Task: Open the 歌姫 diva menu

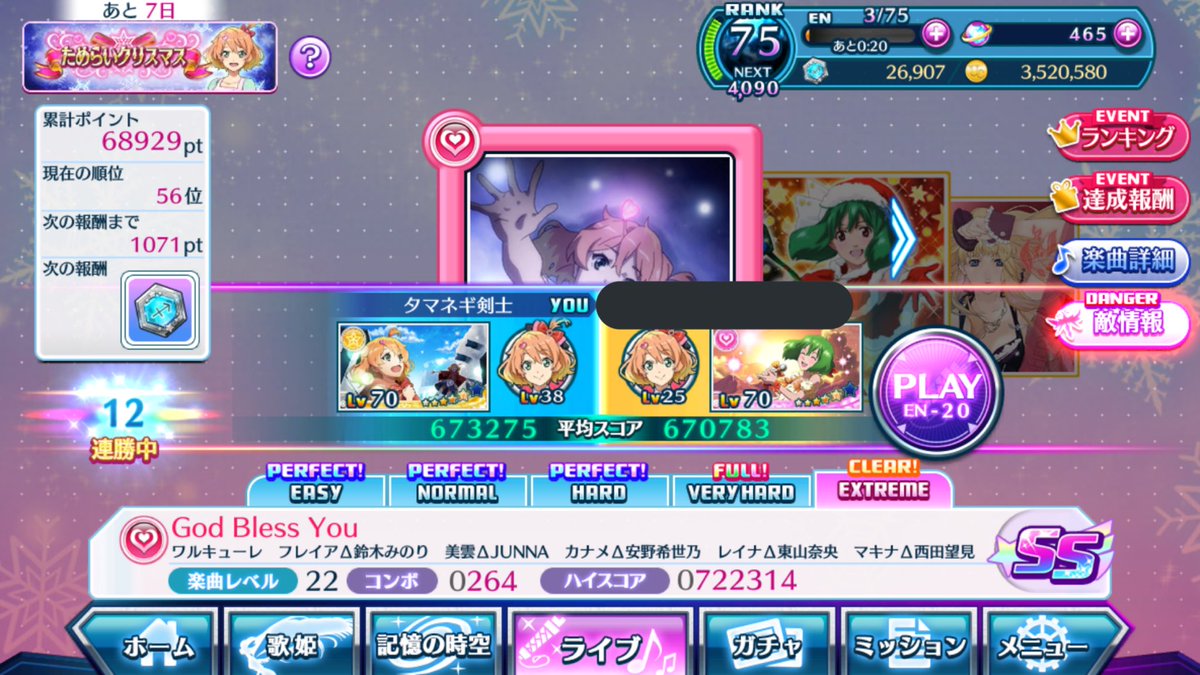Action: coord(290,645)
